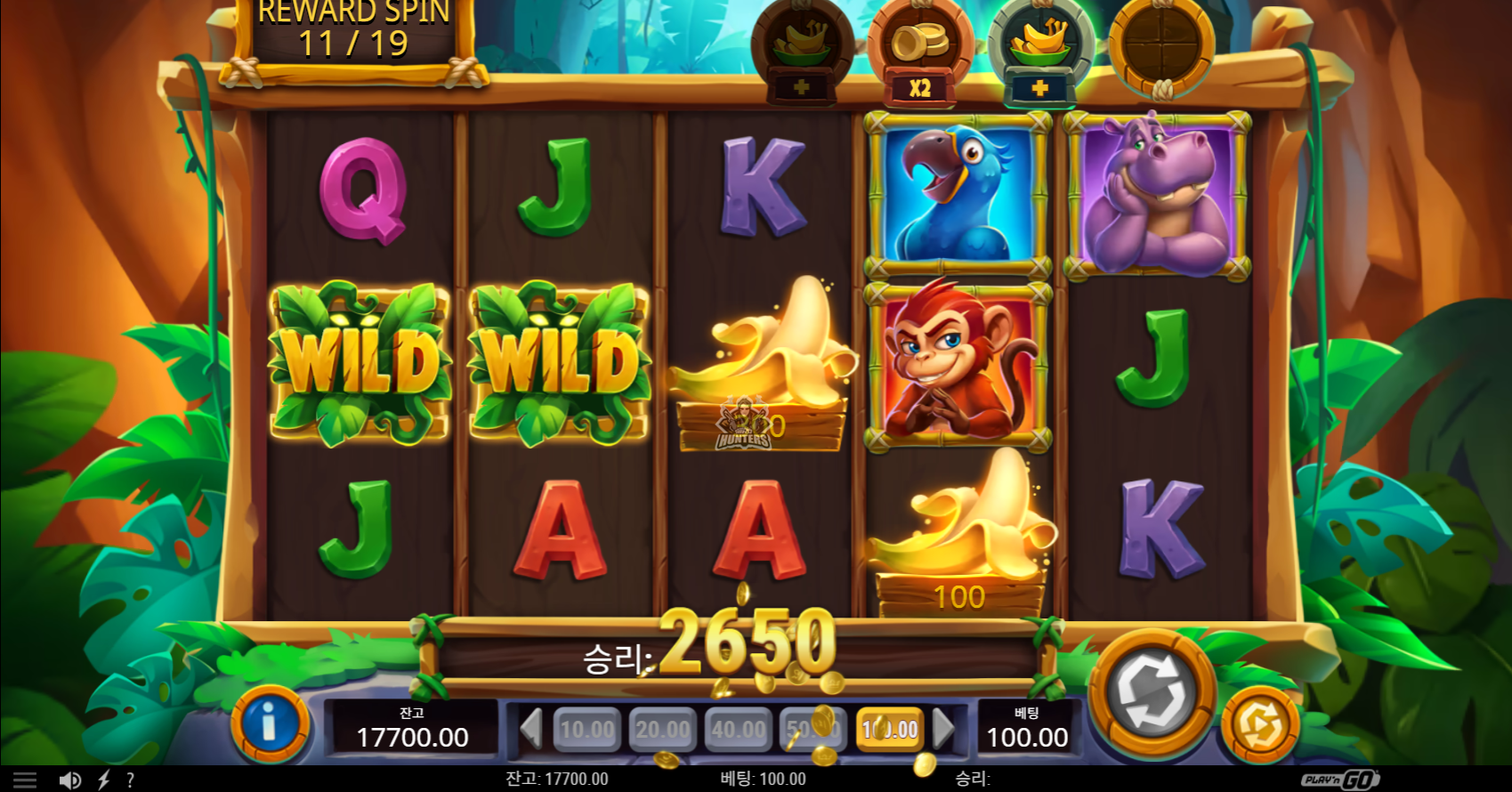Activate the orange autoplay button
The width and height of the screenshot is (1512, 792).
(1259, 725)
